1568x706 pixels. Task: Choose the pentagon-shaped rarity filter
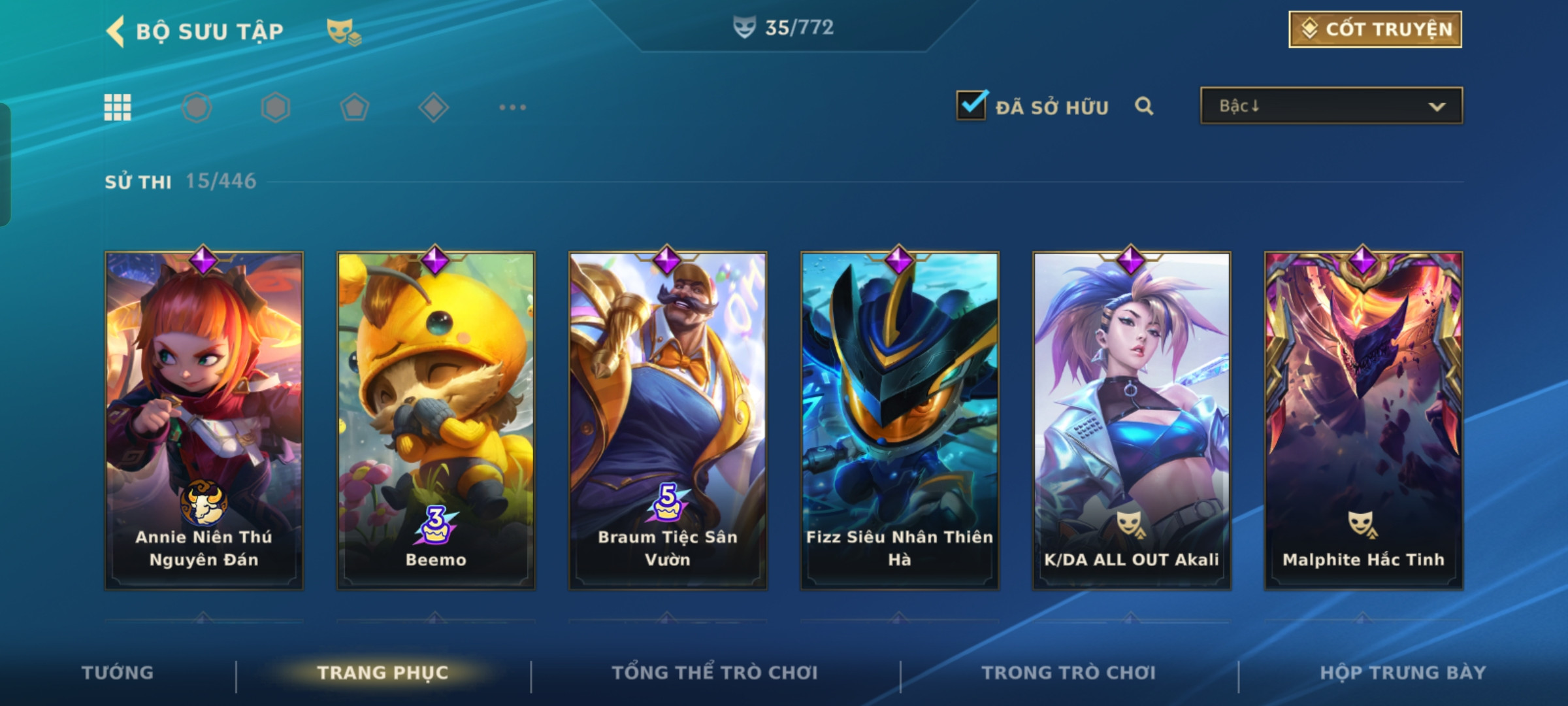(x=354, y=107)
